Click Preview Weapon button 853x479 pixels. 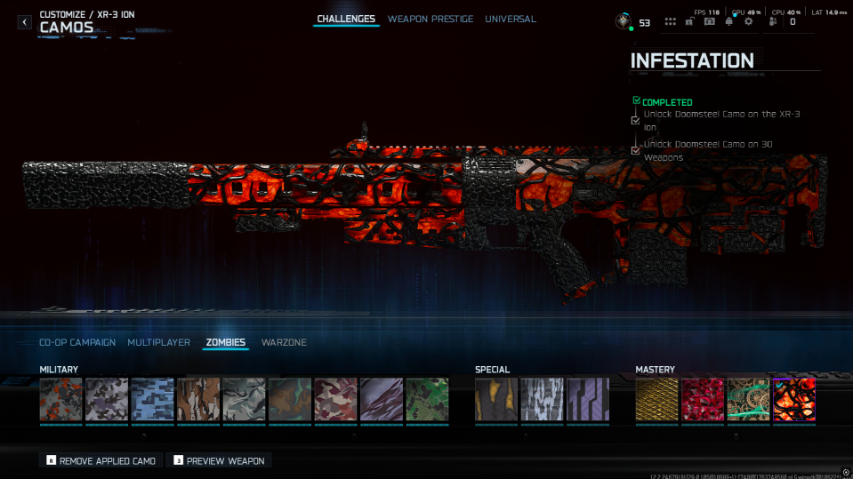coord(219,460)
